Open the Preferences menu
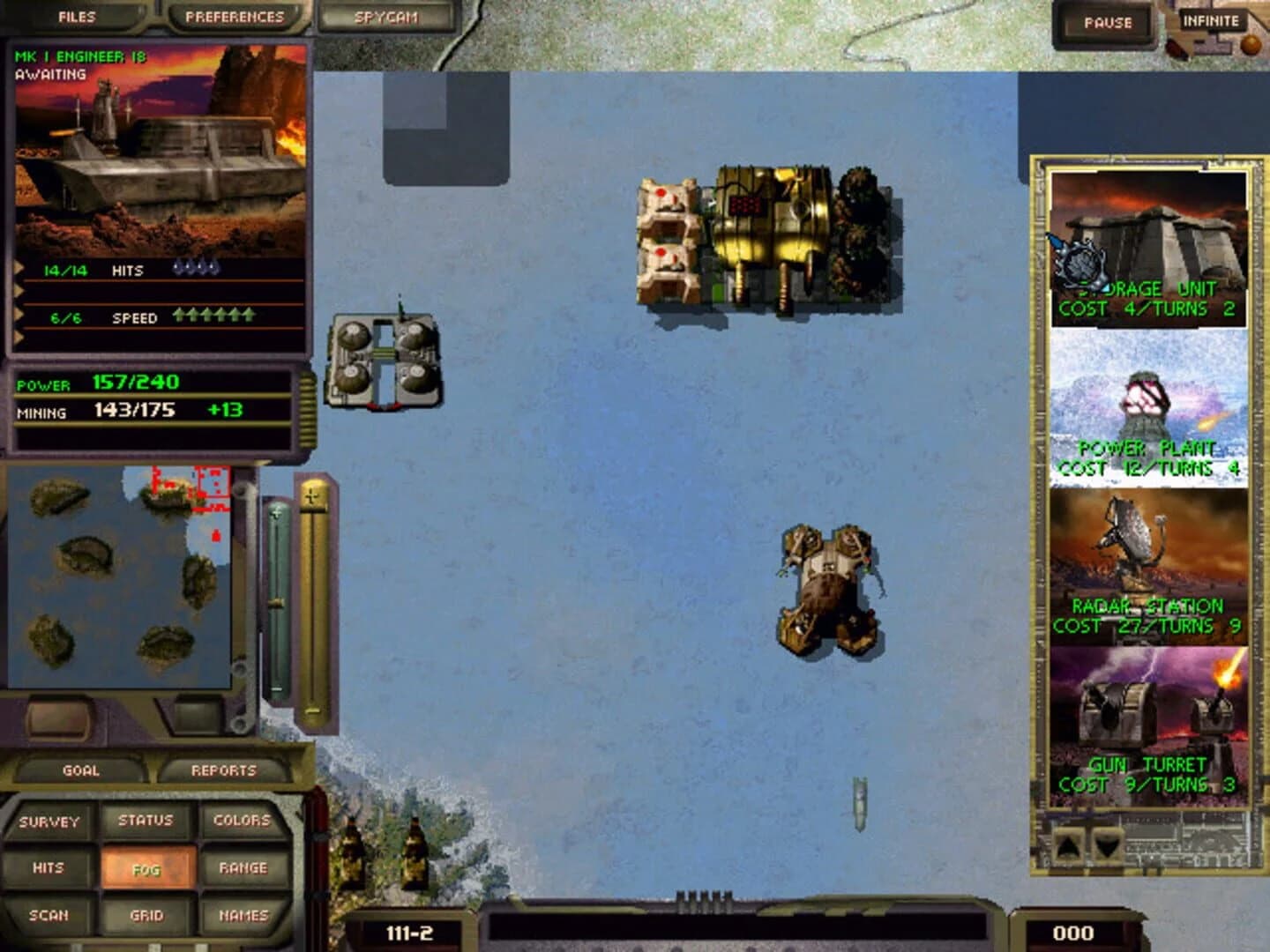The image size is (1270, 952). [x=234, y=14]
